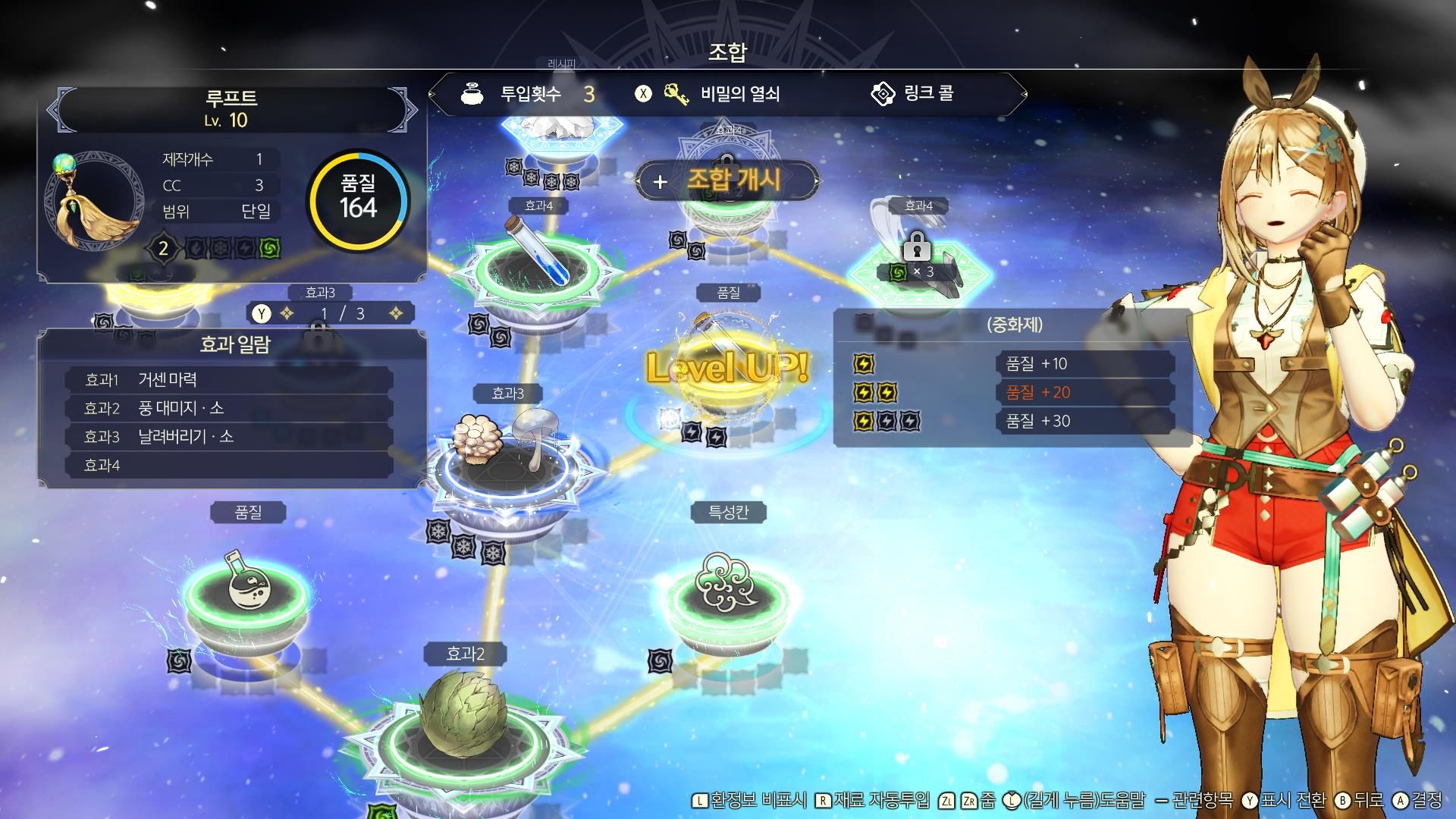The width and height of the screenshot is (1456, 819).
Task: Select the 링크 콜 option
Action: pos(914,94)
